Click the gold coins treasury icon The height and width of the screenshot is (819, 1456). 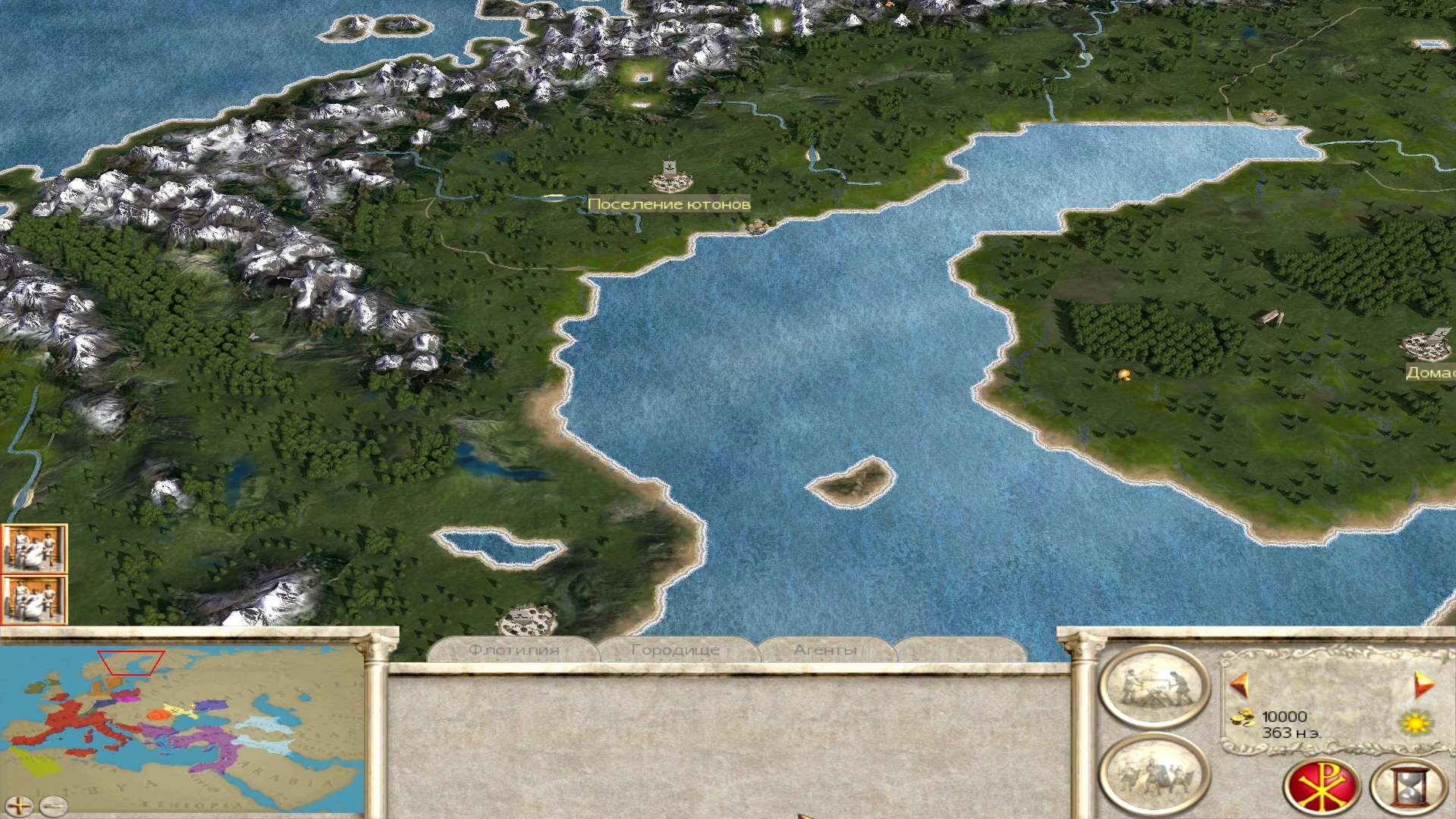[1244, 718]
